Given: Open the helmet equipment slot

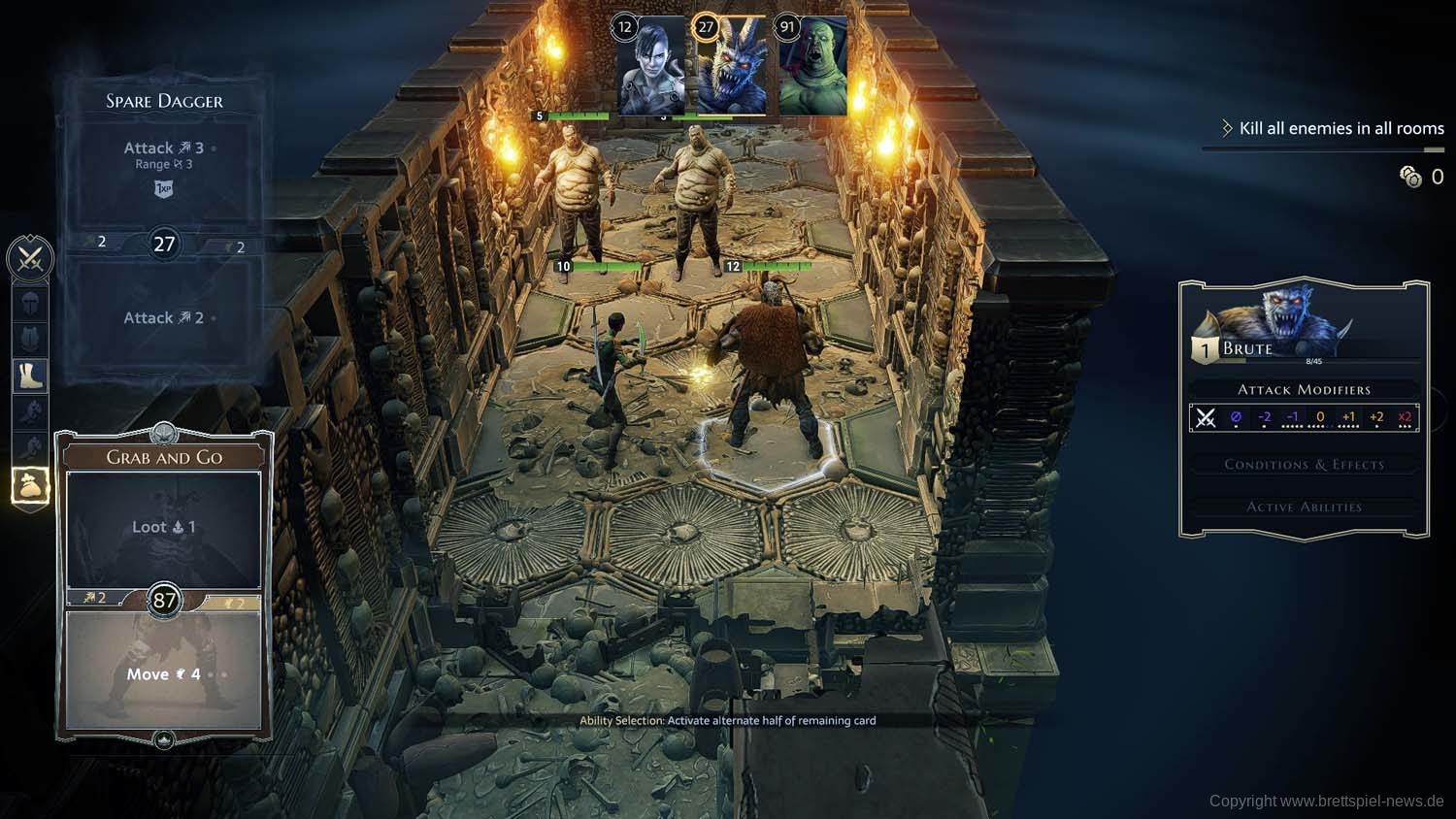Looking at the screenshot, I should pos(30,303).
